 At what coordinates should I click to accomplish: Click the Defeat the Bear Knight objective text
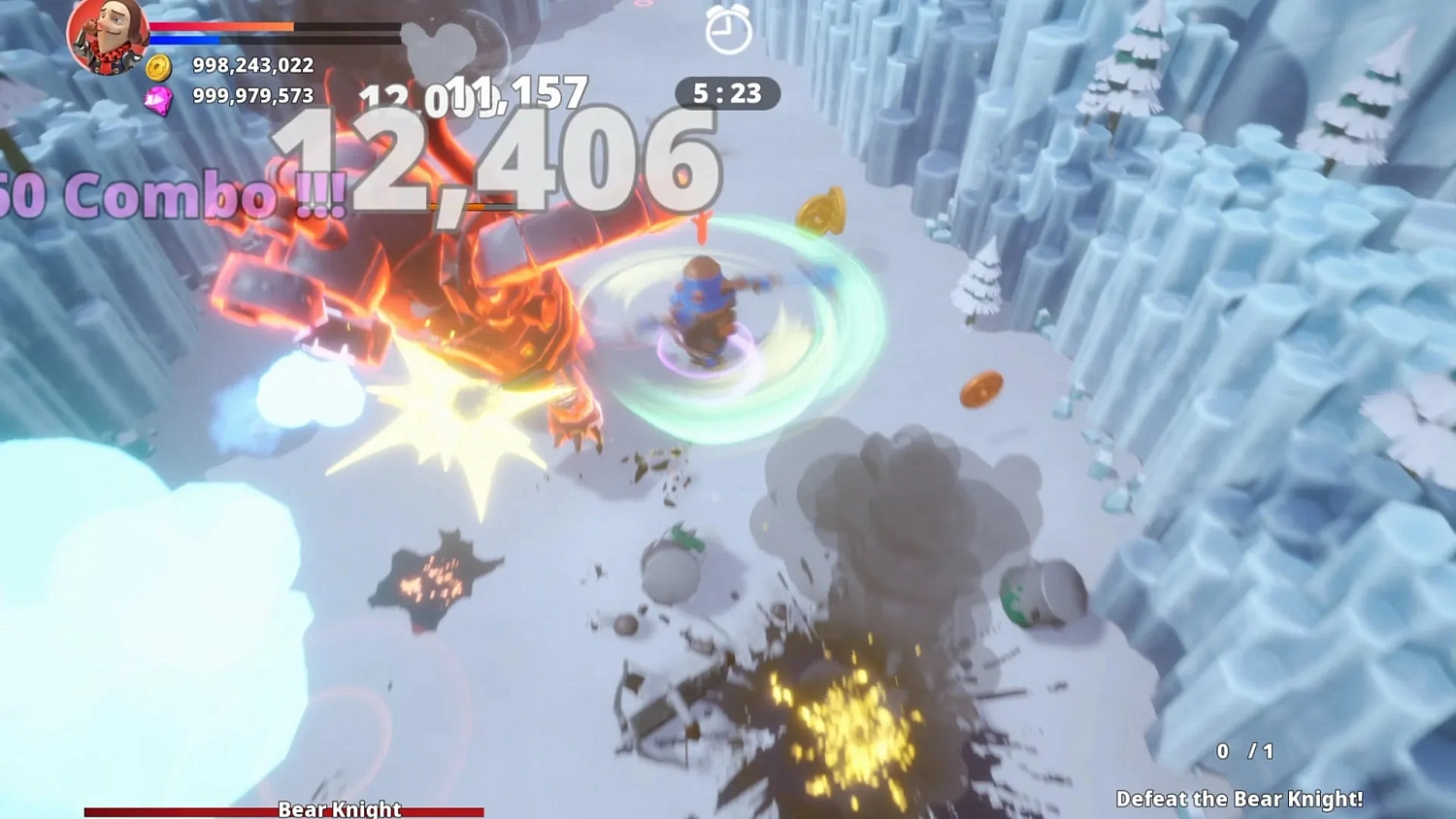point(1242,800)
